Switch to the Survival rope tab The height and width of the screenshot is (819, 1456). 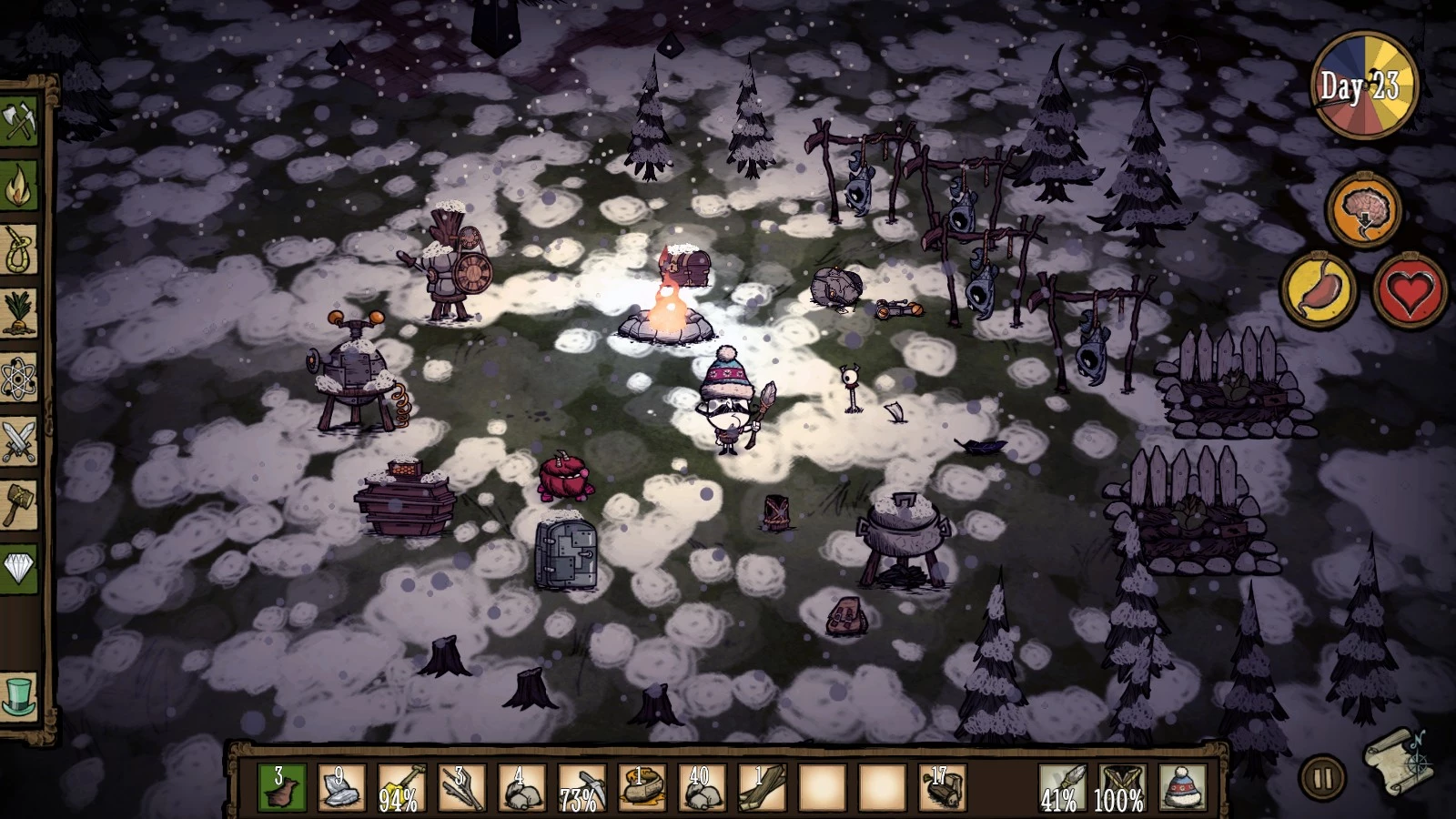(19, 250)
